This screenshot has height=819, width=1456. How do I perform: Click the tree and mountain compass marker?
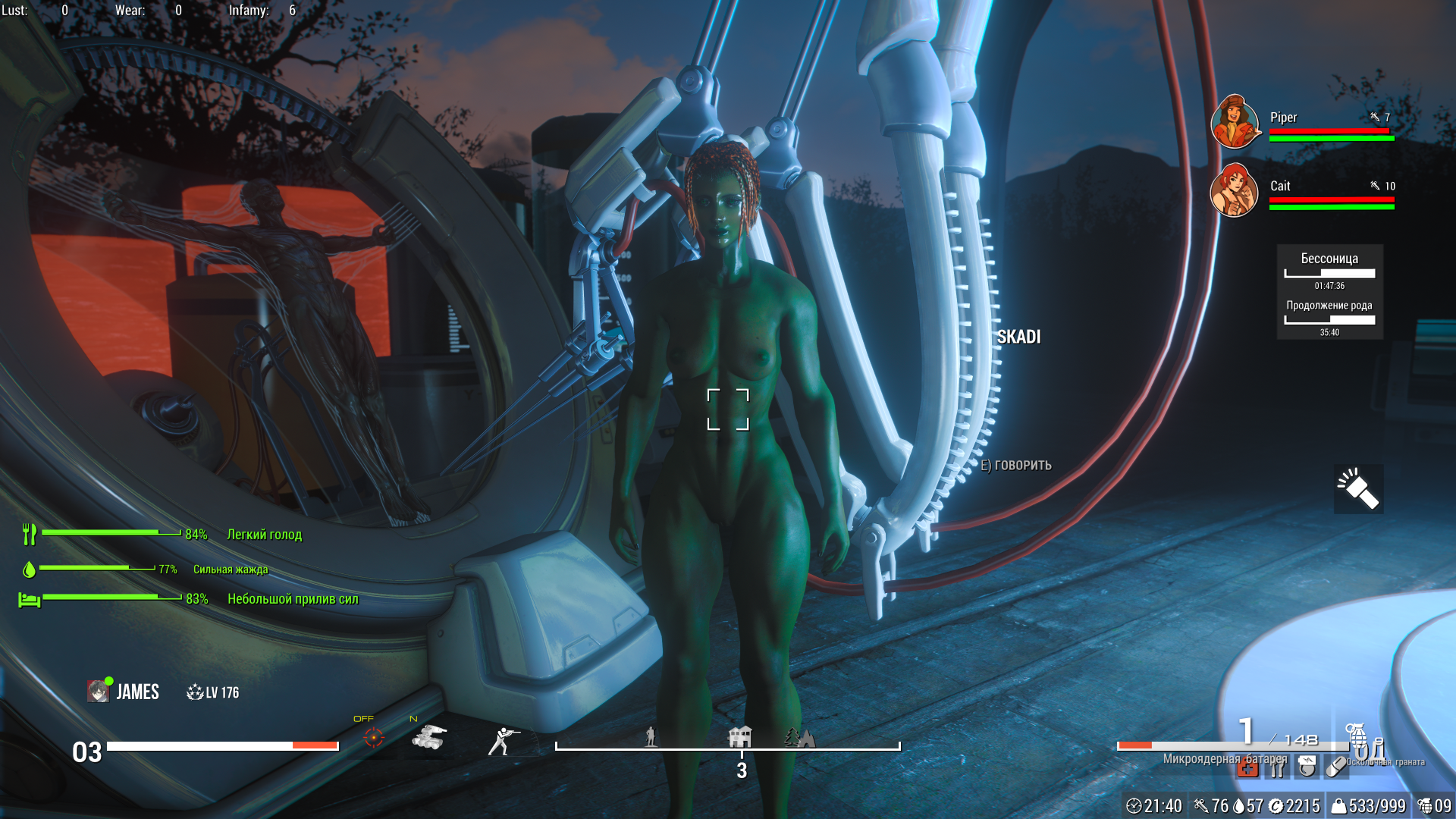799,737
